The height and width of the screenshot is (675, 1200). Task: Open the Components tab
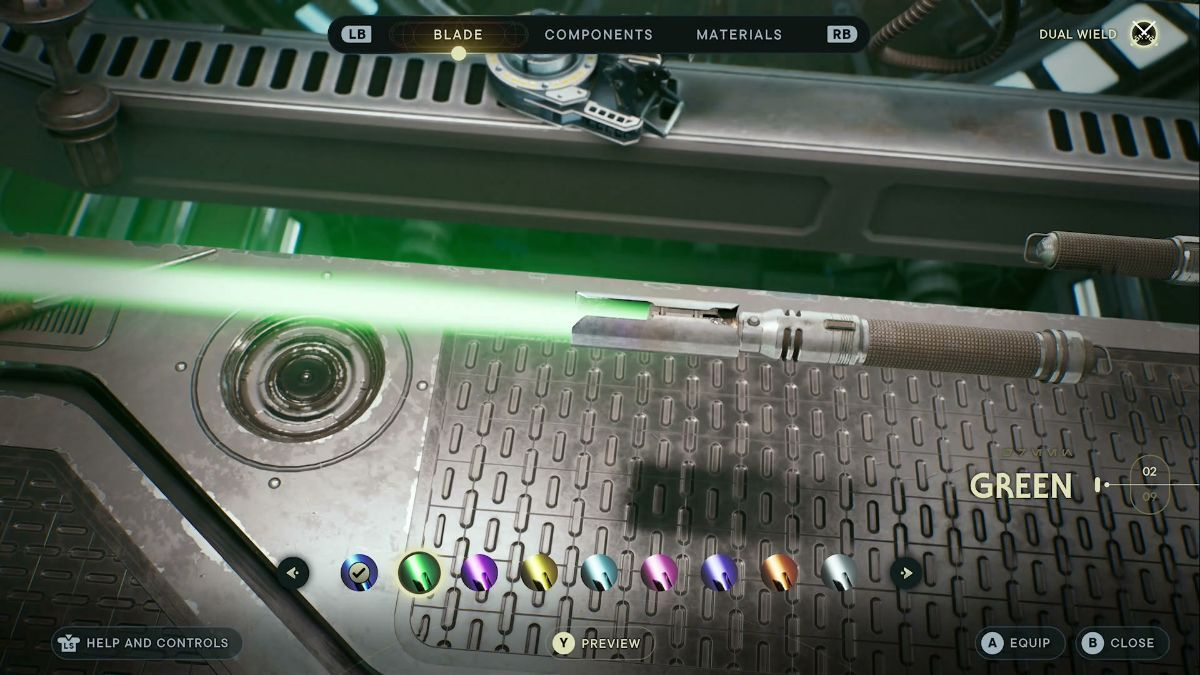coord(598,35)
